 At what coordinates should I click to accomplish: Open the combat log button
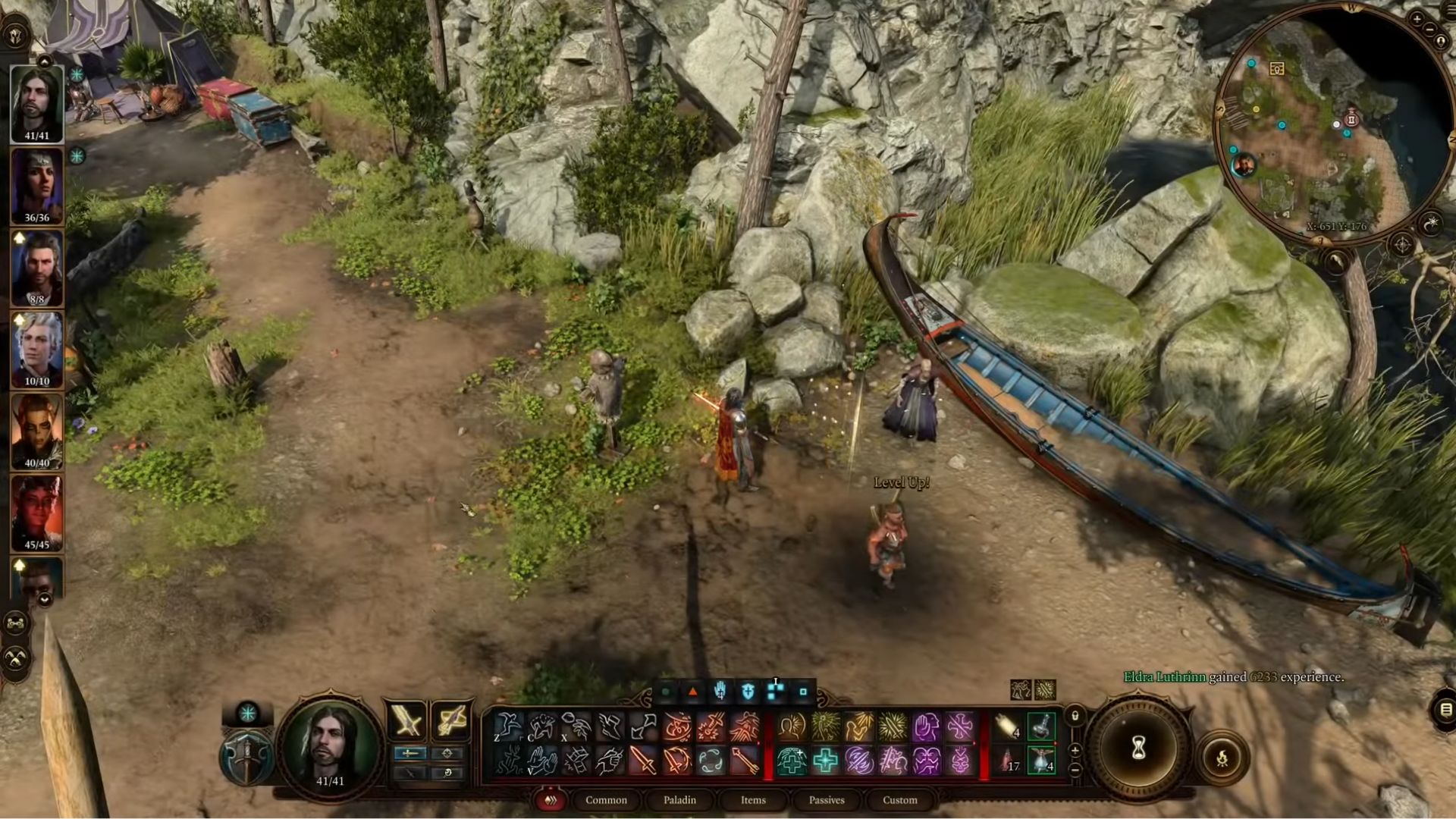1445,710
